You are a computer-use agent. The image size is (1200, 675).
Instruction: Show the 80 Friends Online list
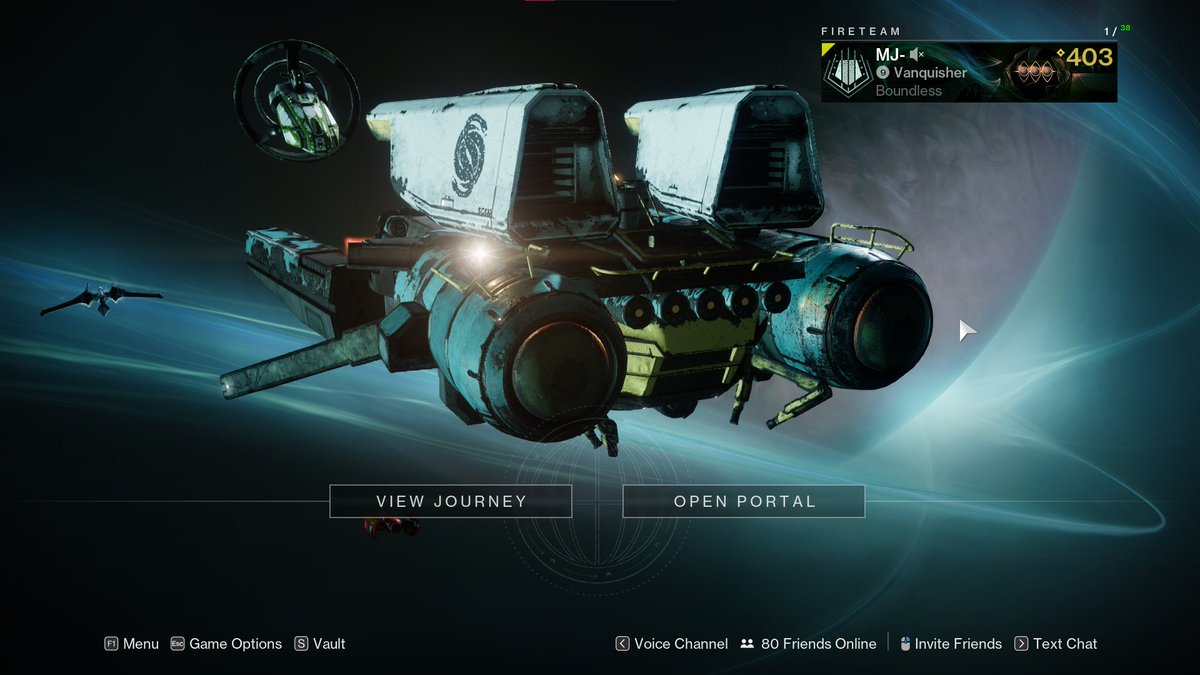808,644
